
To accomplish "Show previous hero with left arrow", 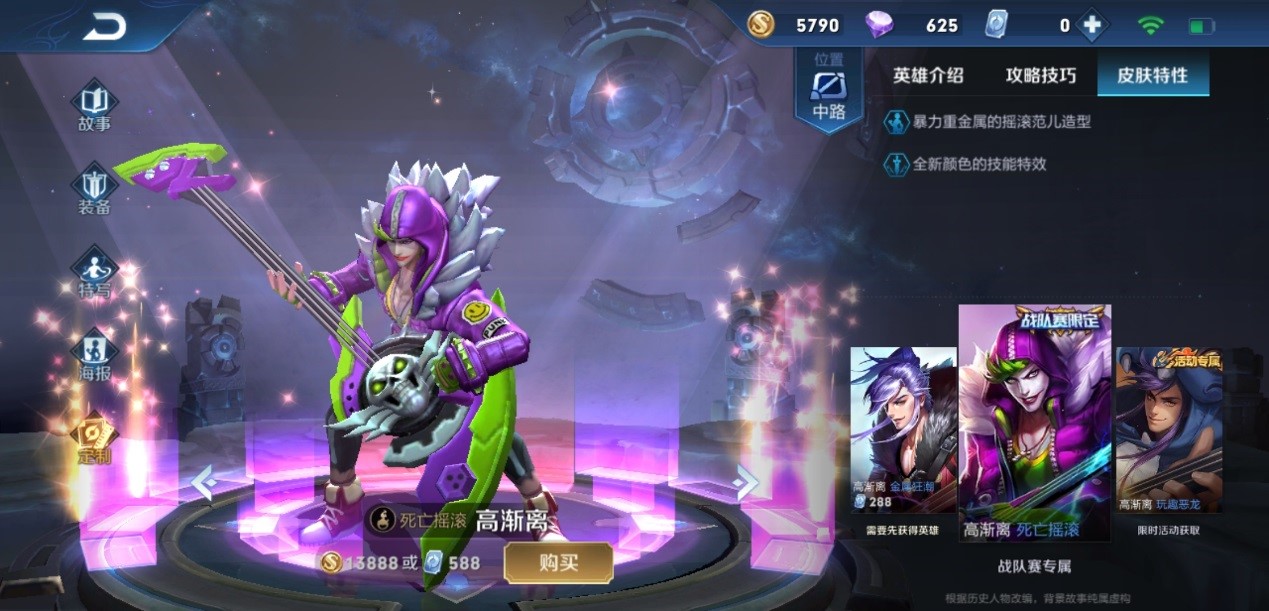I will [204, 483].
